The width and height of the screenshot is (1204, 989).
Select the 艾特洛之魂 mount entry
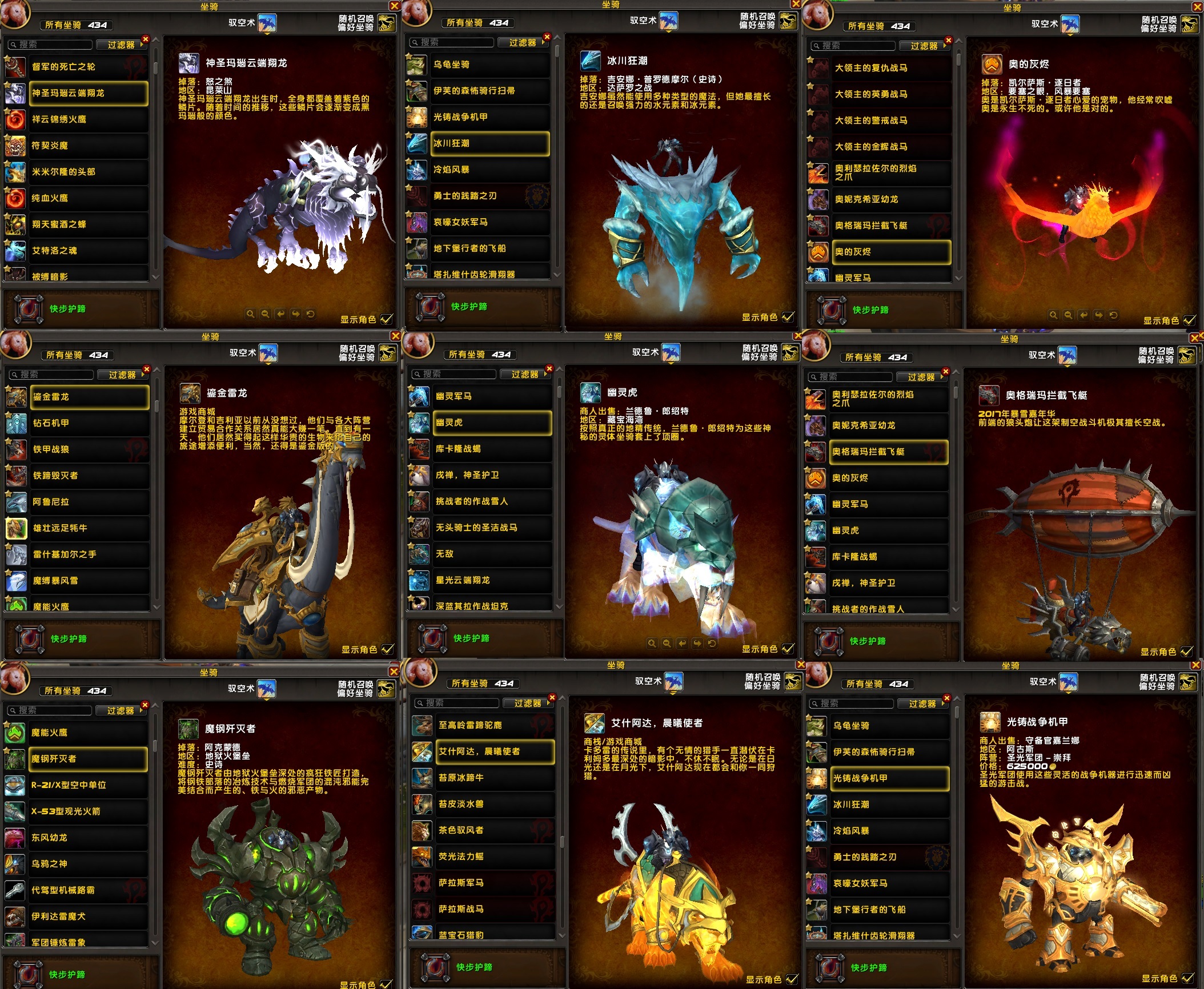click(x=89, y=251)
